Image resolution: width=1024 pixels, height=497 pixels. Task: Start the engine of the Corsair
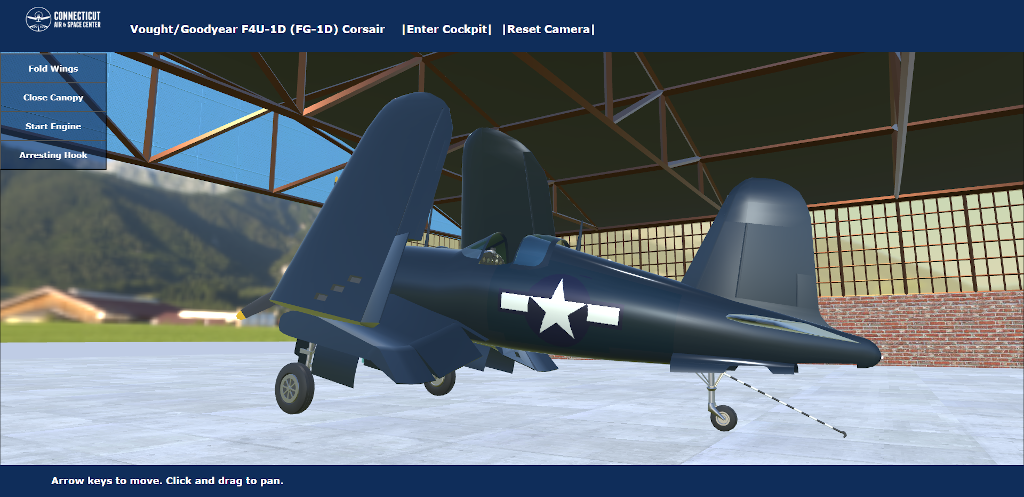[53, 127]
